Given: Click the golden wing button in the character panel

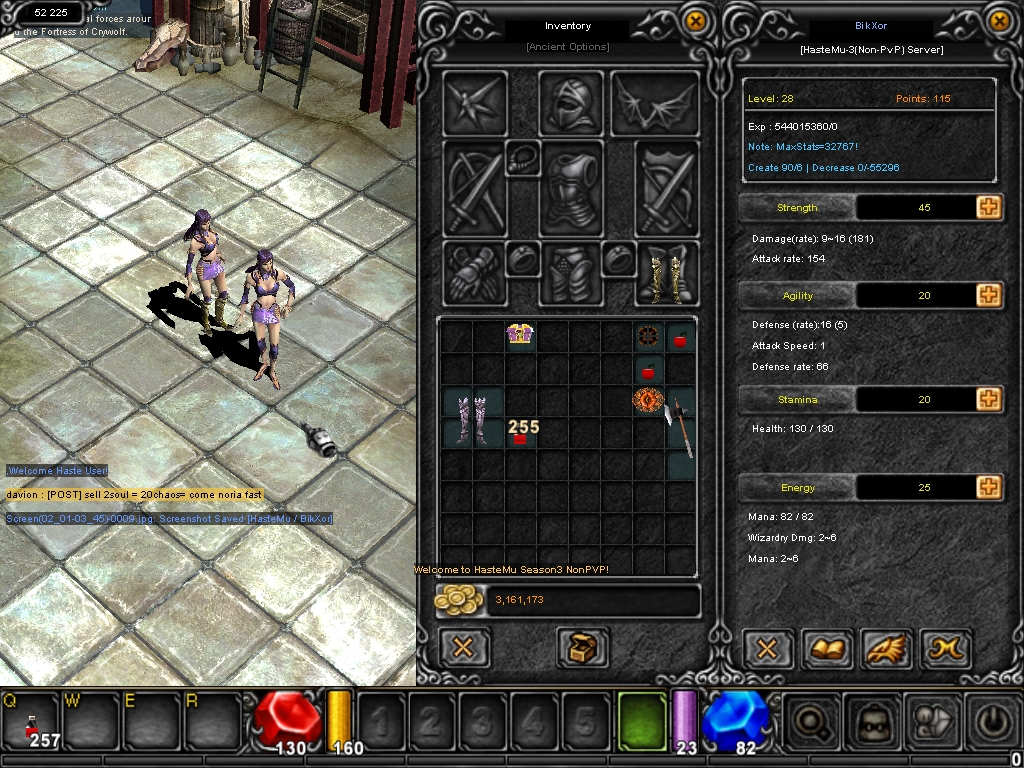Looking at the screenshot, I should 886,648.
